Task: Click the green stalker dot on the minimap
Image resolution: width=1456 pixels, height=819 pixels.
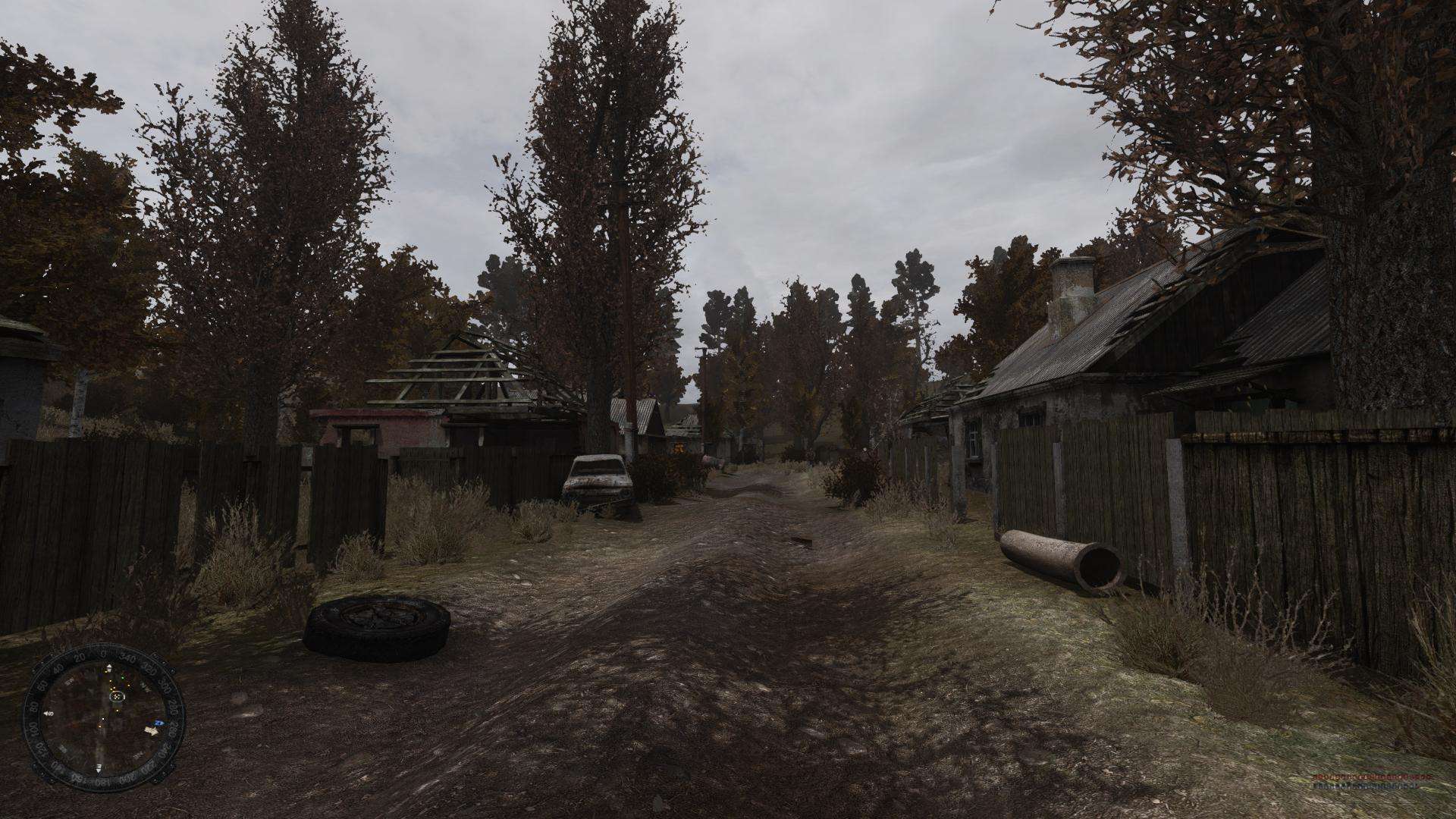Action: pyautogui.click(x=124, y=679)
